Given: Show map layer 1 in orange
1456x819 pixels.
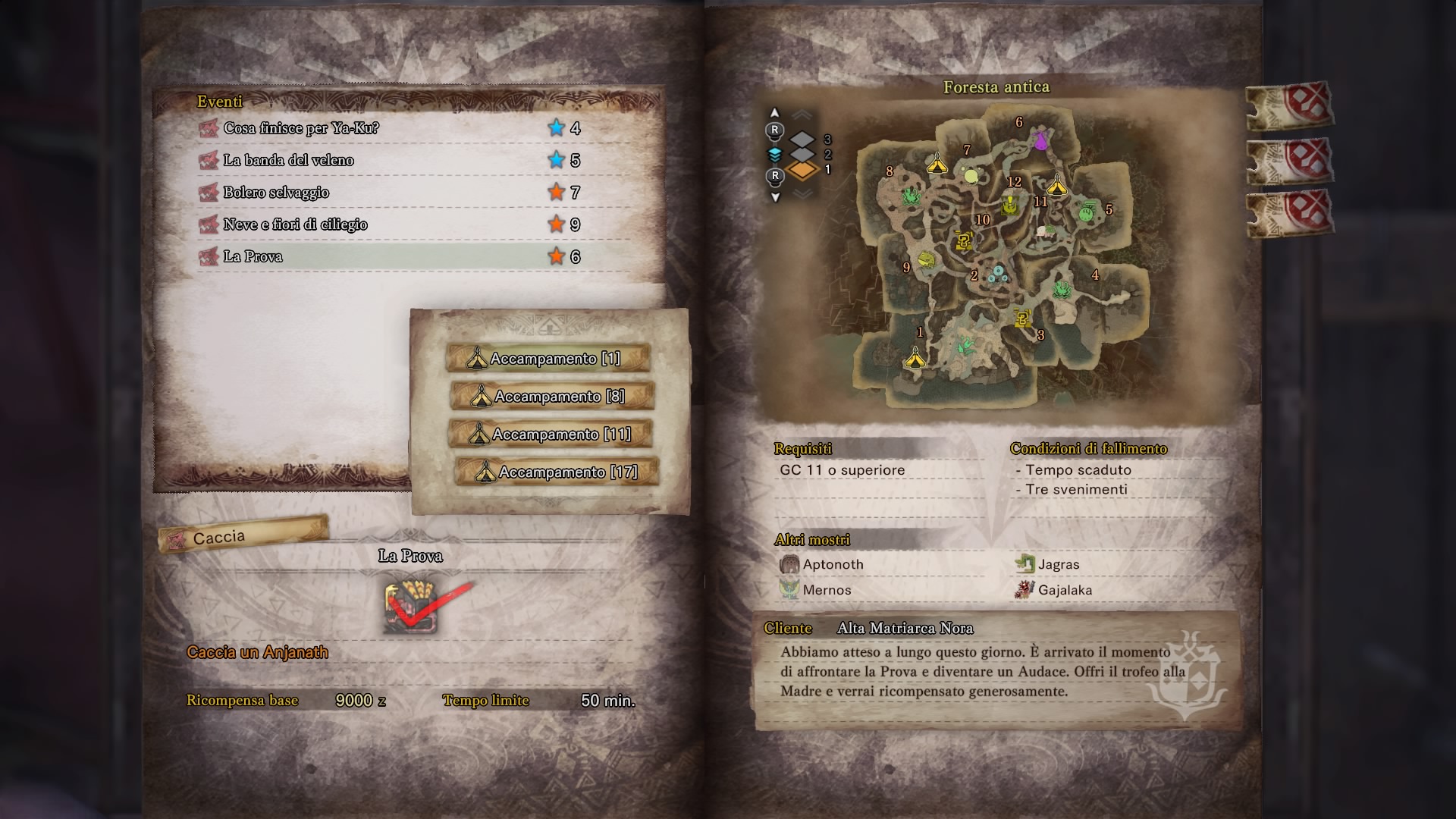Looking at the screenshot, I should (x=802, y=170).
